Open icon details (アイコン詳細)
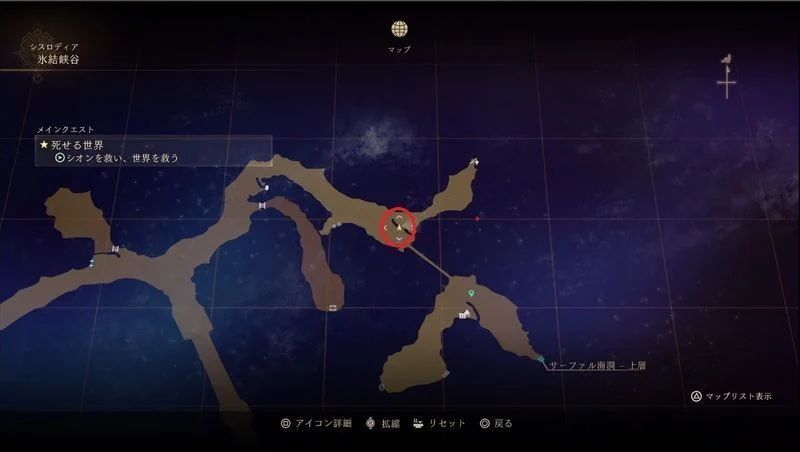800x452 pixels. point(316,423)
